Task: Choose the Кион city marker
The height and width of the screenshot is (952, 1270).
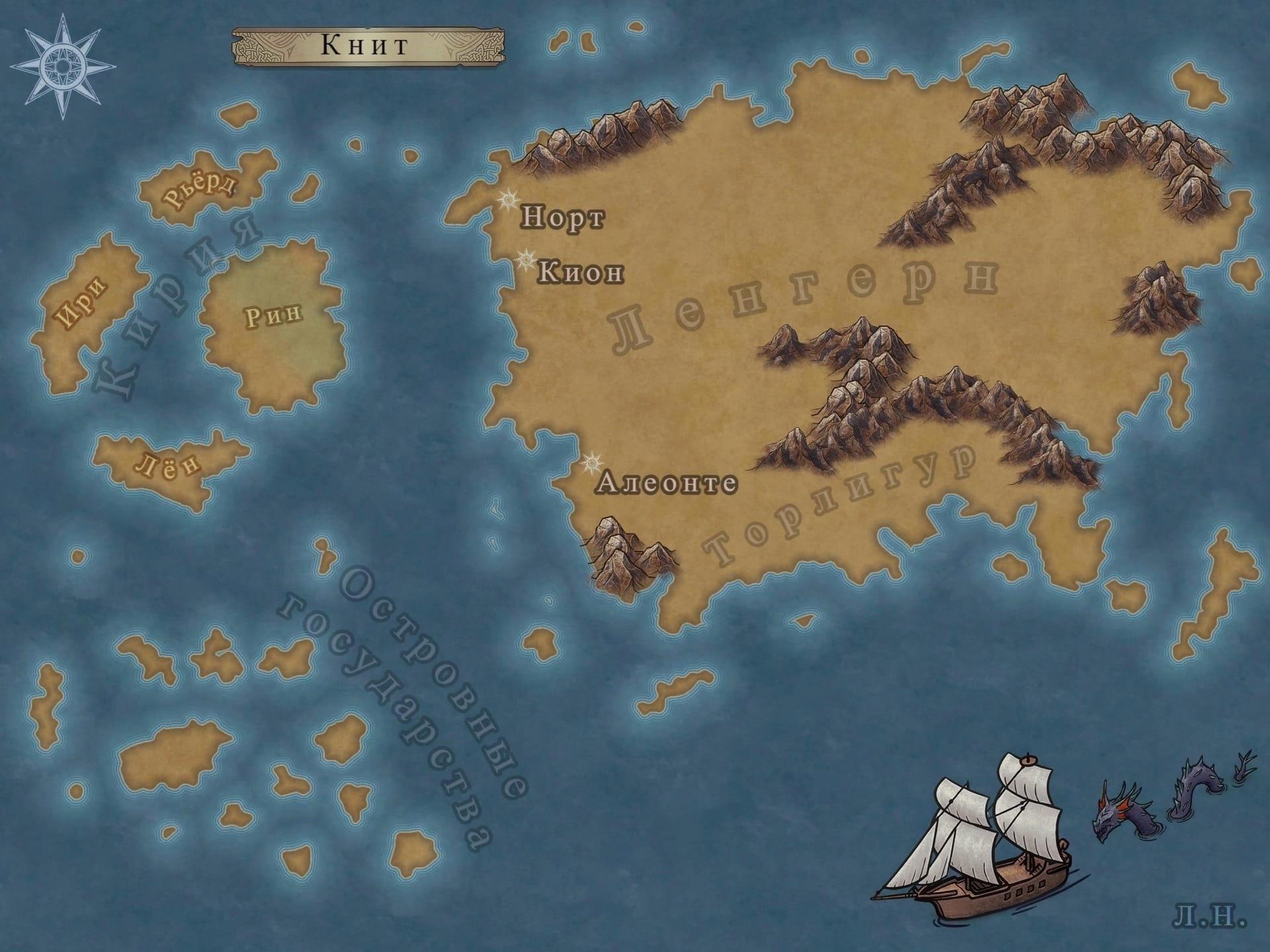Action: click(x=525, y=260)
